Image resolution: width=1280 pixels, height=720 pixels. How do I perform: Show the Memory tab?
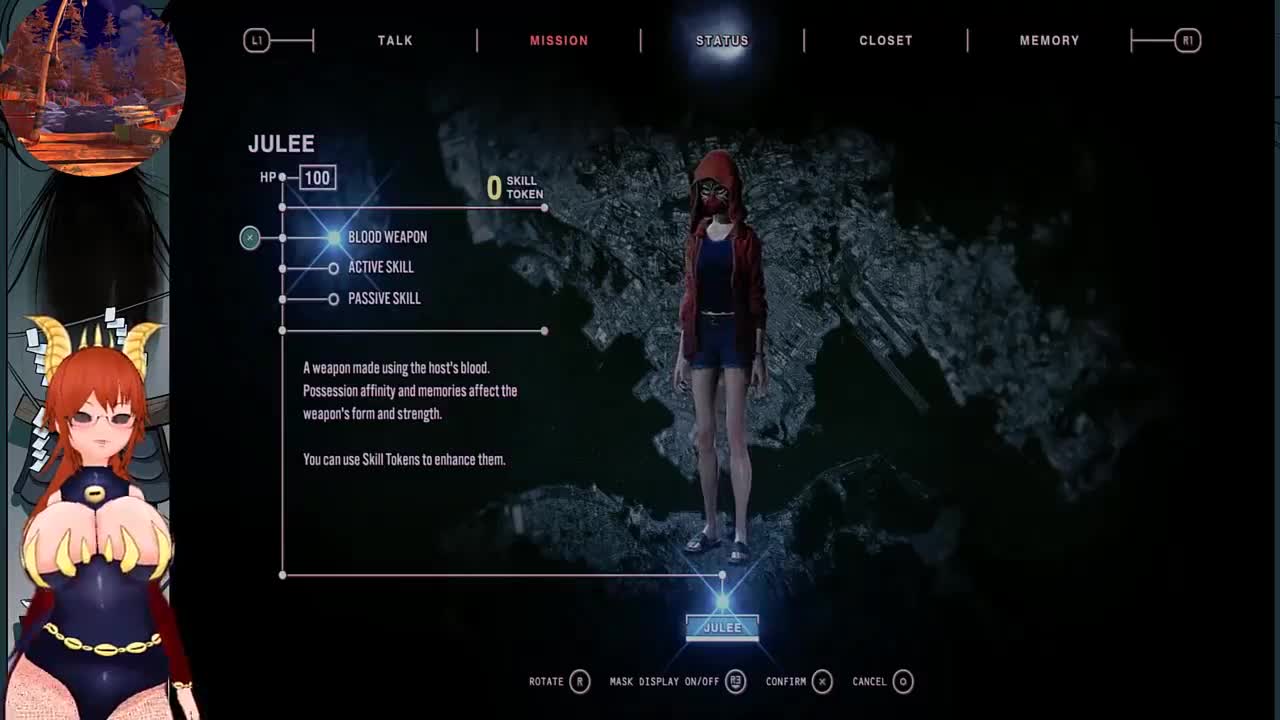point(1049,40)
